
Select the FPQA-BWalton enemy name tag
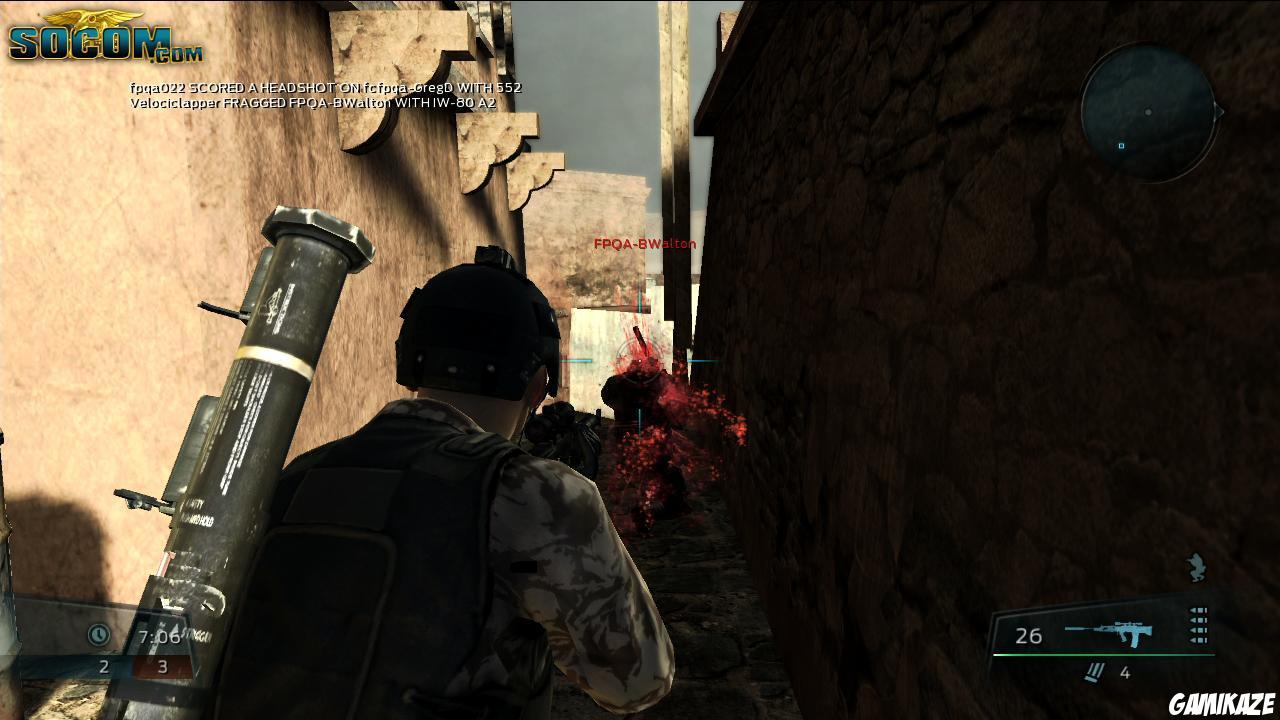(x=643, y=243)
